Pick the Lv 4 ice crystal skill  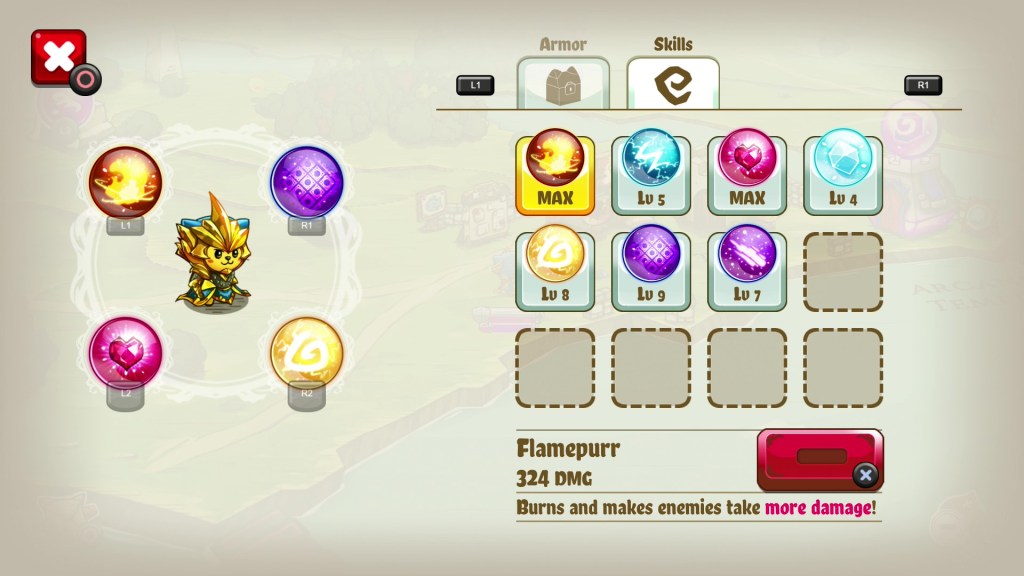tap(843, 173)
